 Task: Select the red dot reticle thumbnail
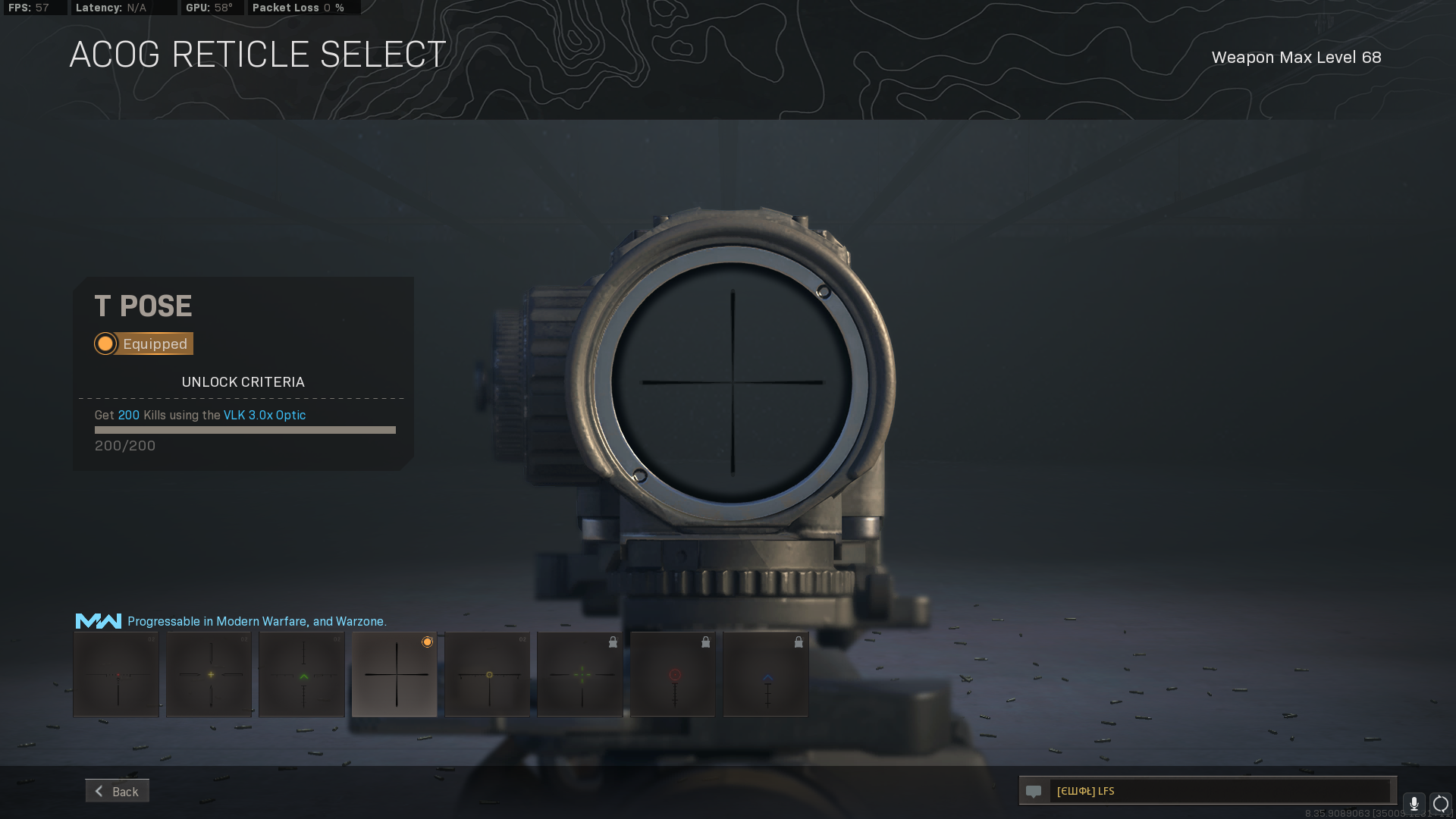(115, 673)
